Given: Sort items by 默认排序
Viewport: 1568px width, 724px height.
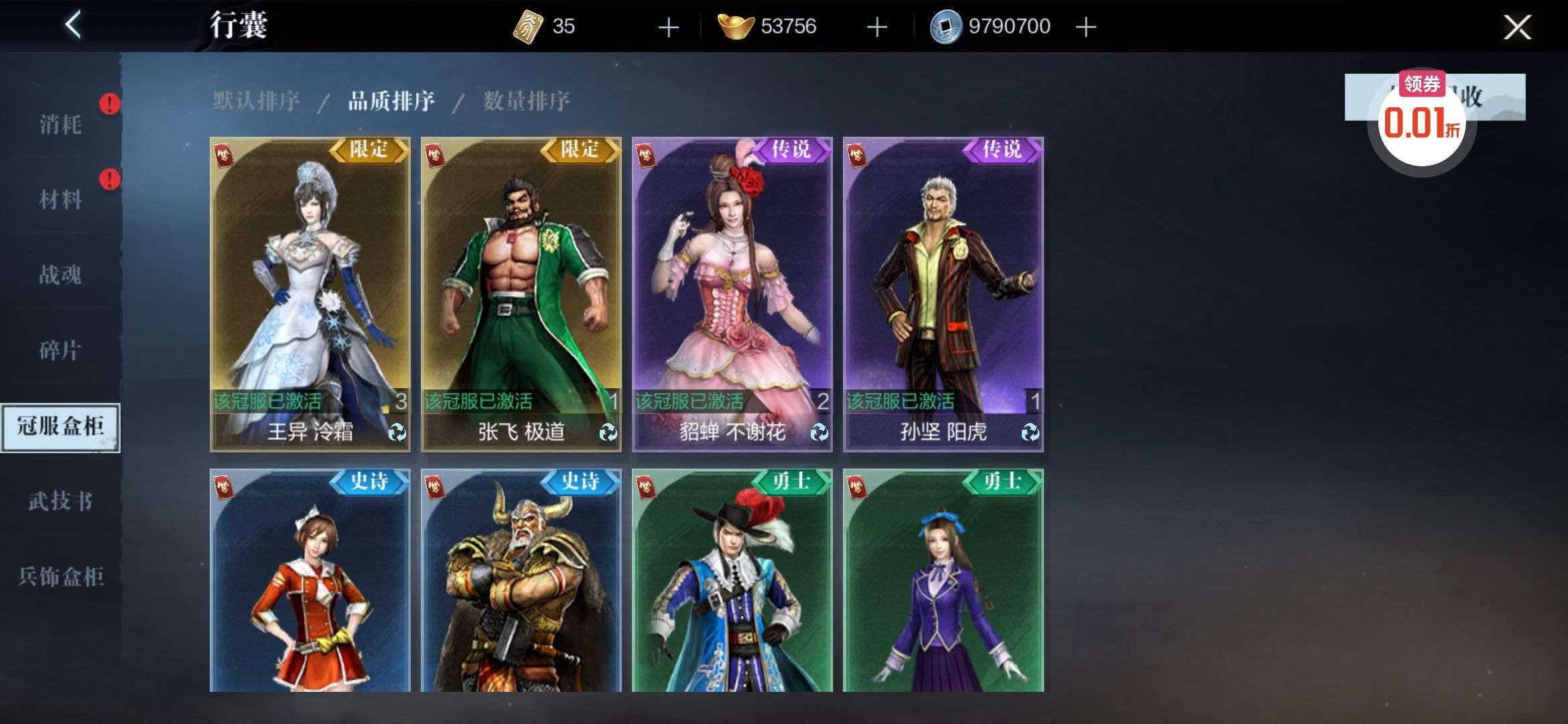Looking at the screenshot, I should 256,101.
